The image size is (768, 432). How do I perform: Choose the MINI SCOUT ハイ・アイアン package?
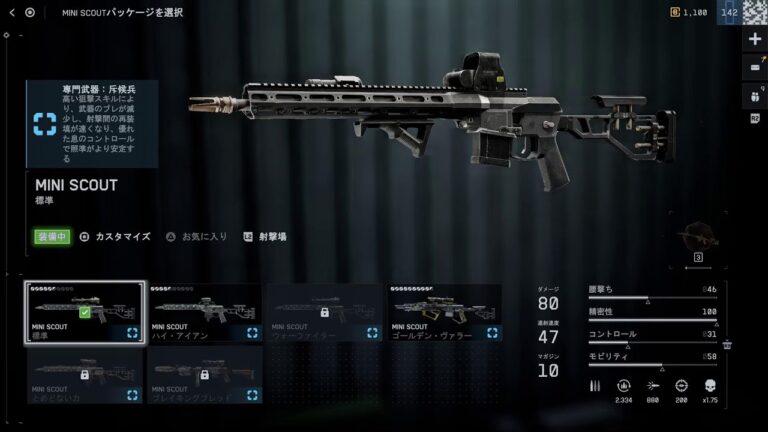205,313
